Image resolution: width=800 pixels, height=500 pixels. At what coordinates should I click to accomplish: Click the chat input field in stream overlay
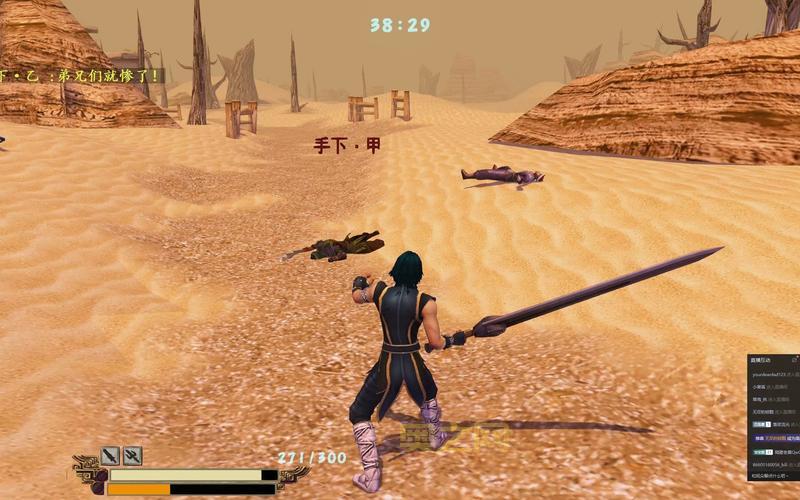coord(773,478)
